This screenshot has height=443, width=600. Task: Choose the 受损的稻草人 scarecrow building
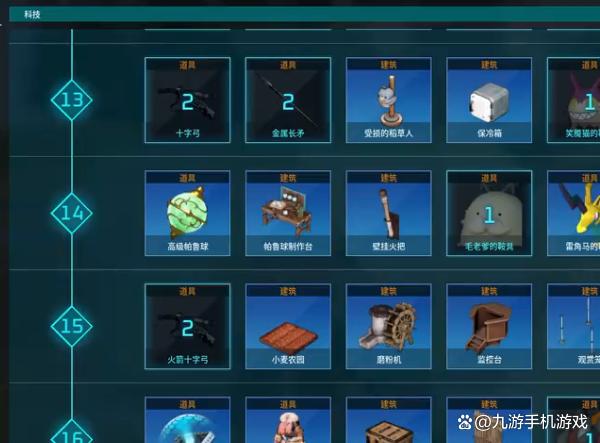[x=388, y=99]
